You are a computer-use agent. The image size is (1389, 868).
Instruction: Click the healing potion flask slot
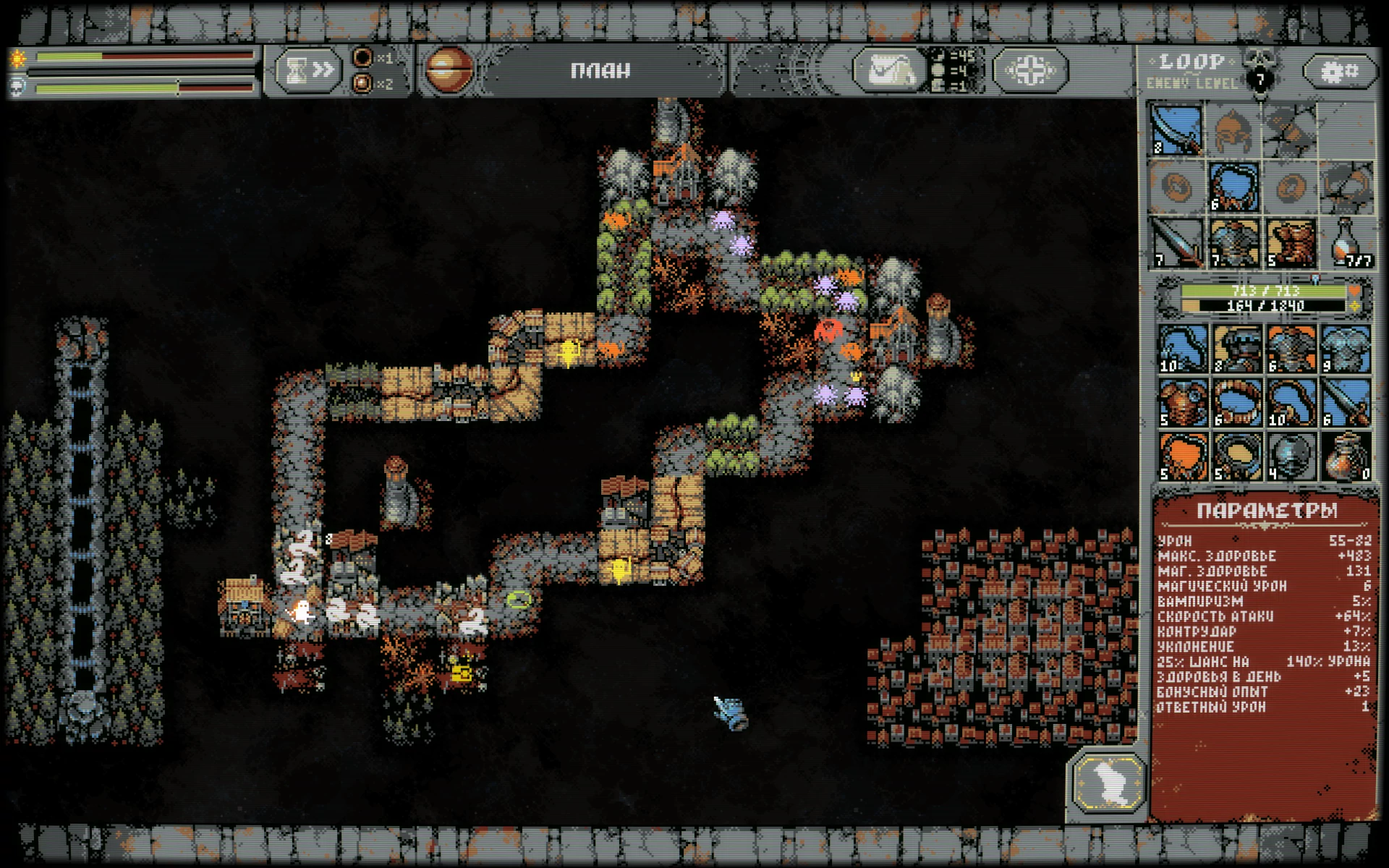tap(1347, 243)
